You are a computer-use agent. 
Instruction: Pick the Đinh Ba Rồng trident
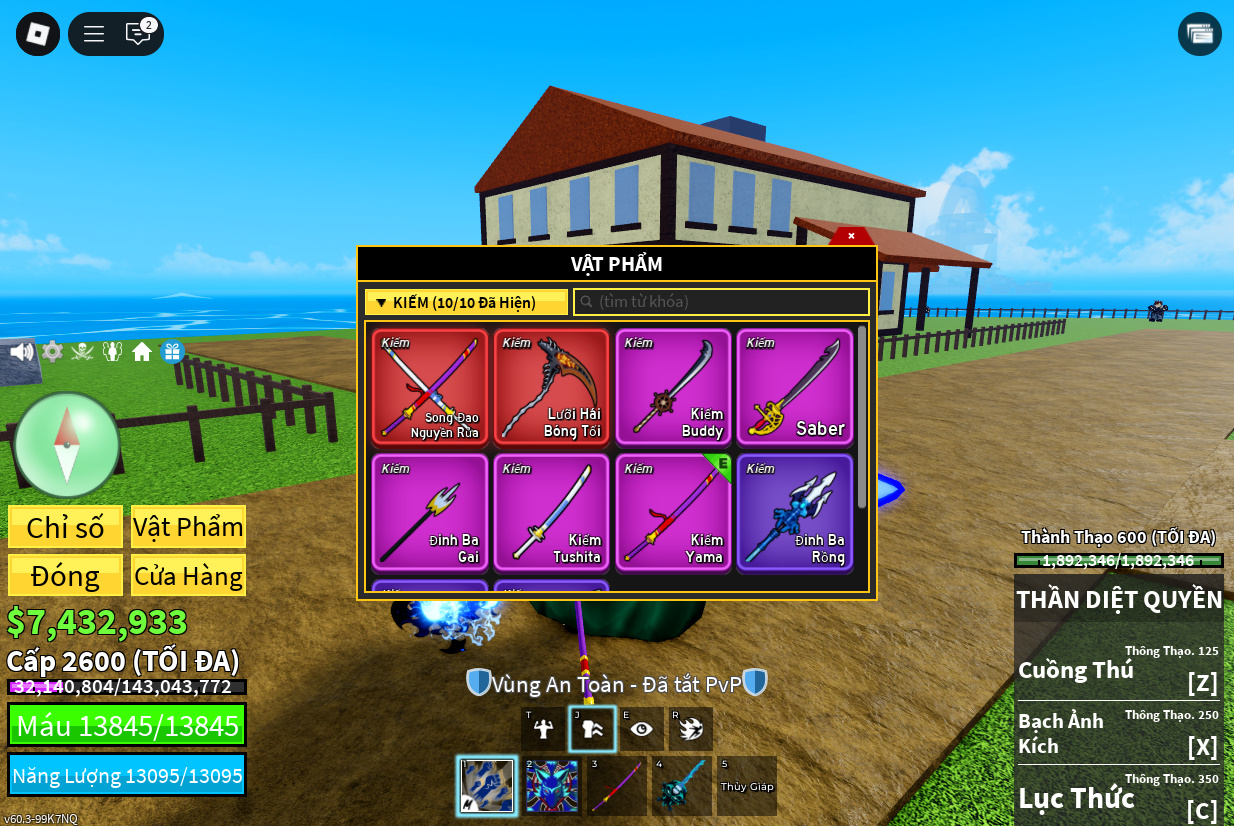pos(796,513)
